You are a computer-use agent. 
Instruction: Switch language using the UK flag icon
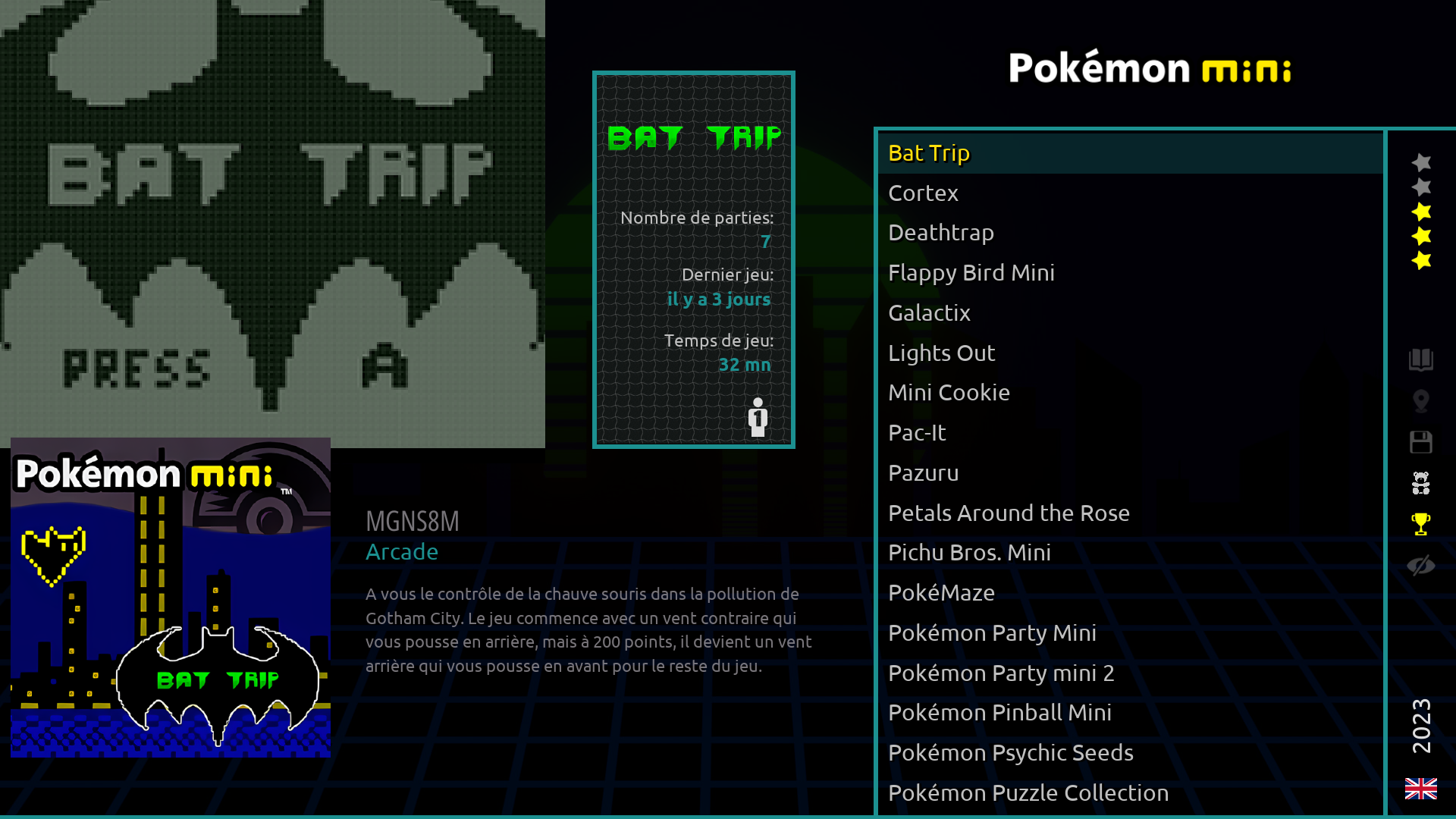point(1422,788)
